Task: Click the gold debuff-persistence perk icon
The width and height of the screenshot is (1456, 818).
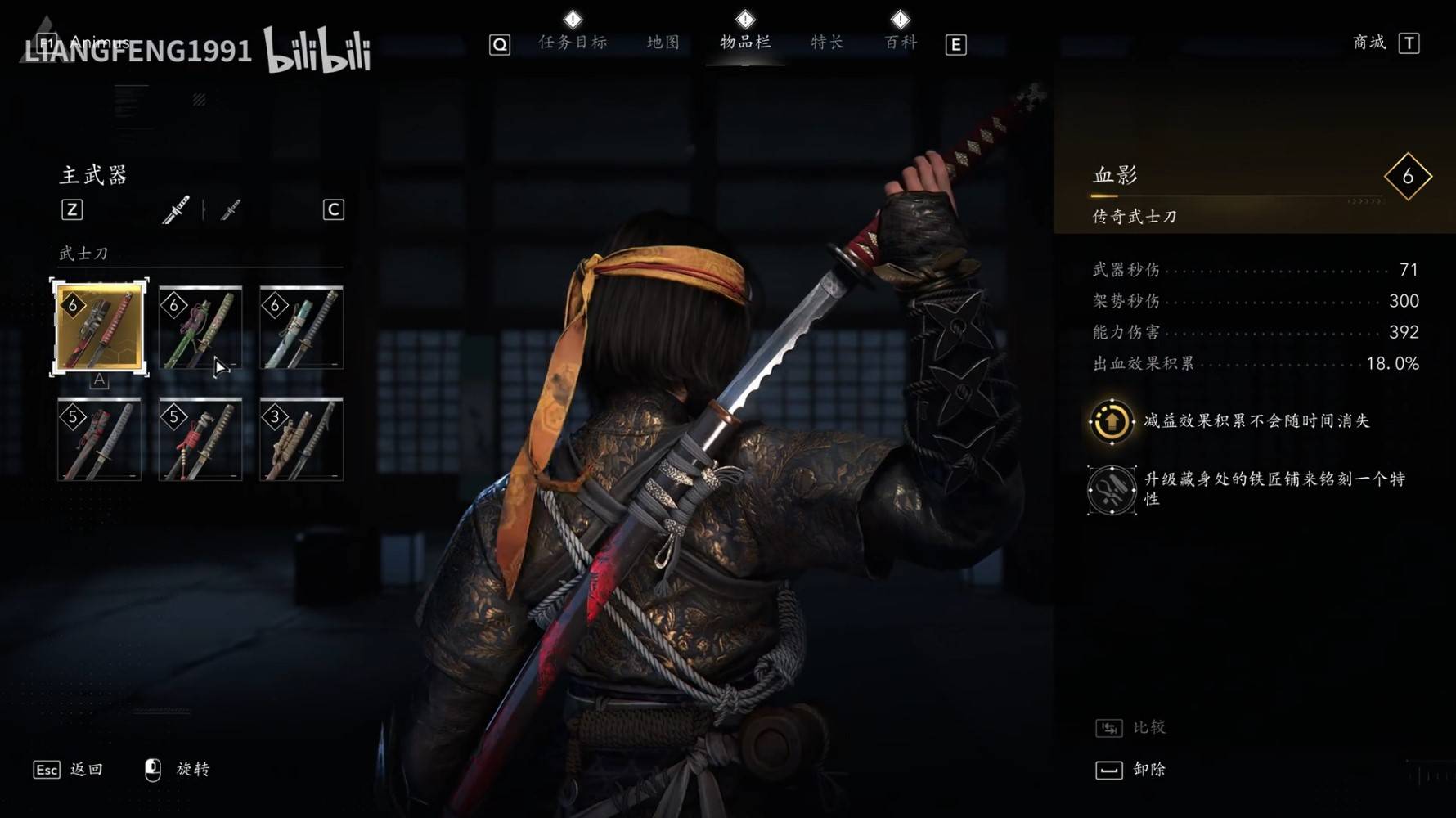Action: pos(1111,420)
